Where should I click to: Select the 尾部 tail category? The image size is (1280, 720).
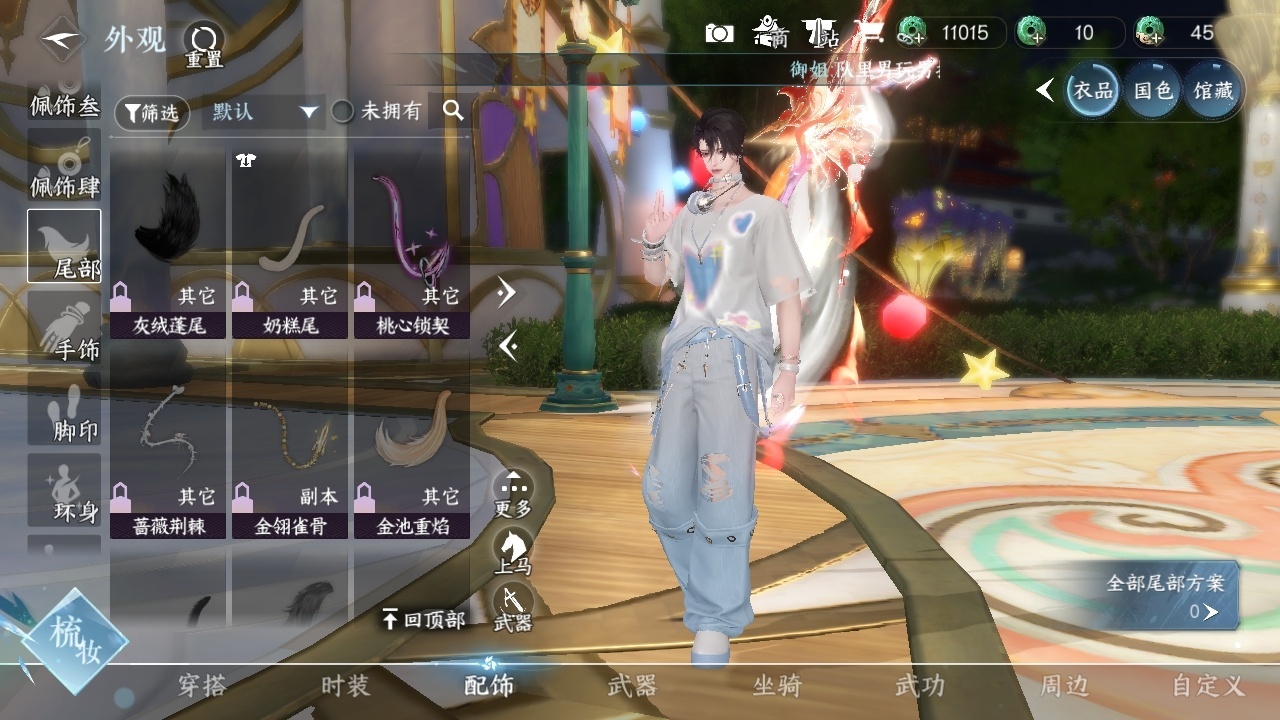coord(64,246)
